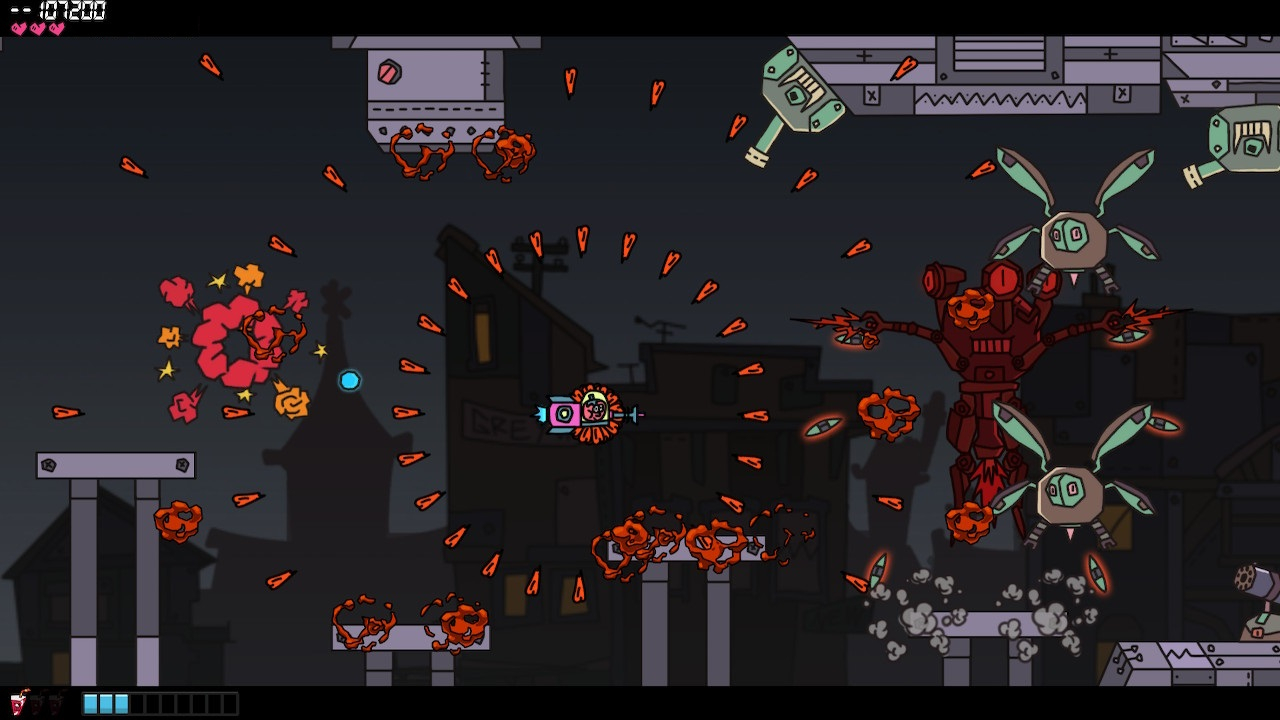
Task: Click the last empty segment of the energy meter
Action: coord(230,703)
